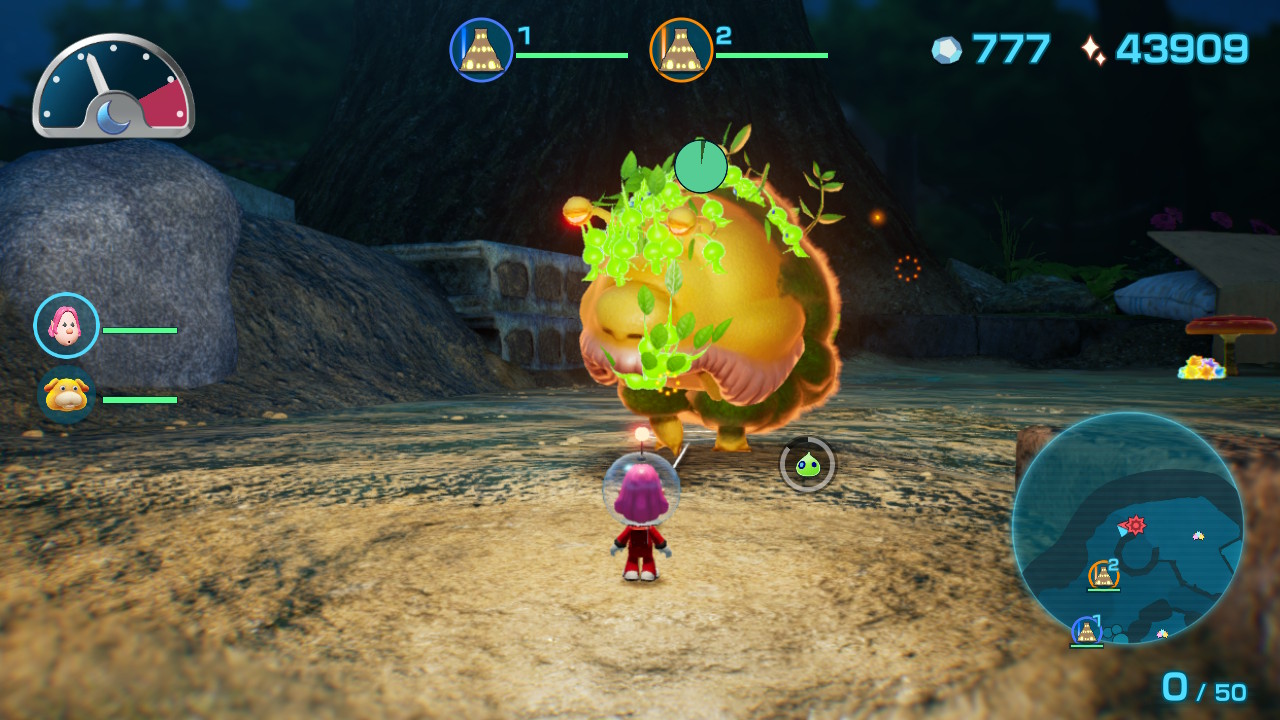Screen dimensions: 1280x720
Task: Select the Collin player portrait
Action: pyautogui.click(x=66, y=325)
